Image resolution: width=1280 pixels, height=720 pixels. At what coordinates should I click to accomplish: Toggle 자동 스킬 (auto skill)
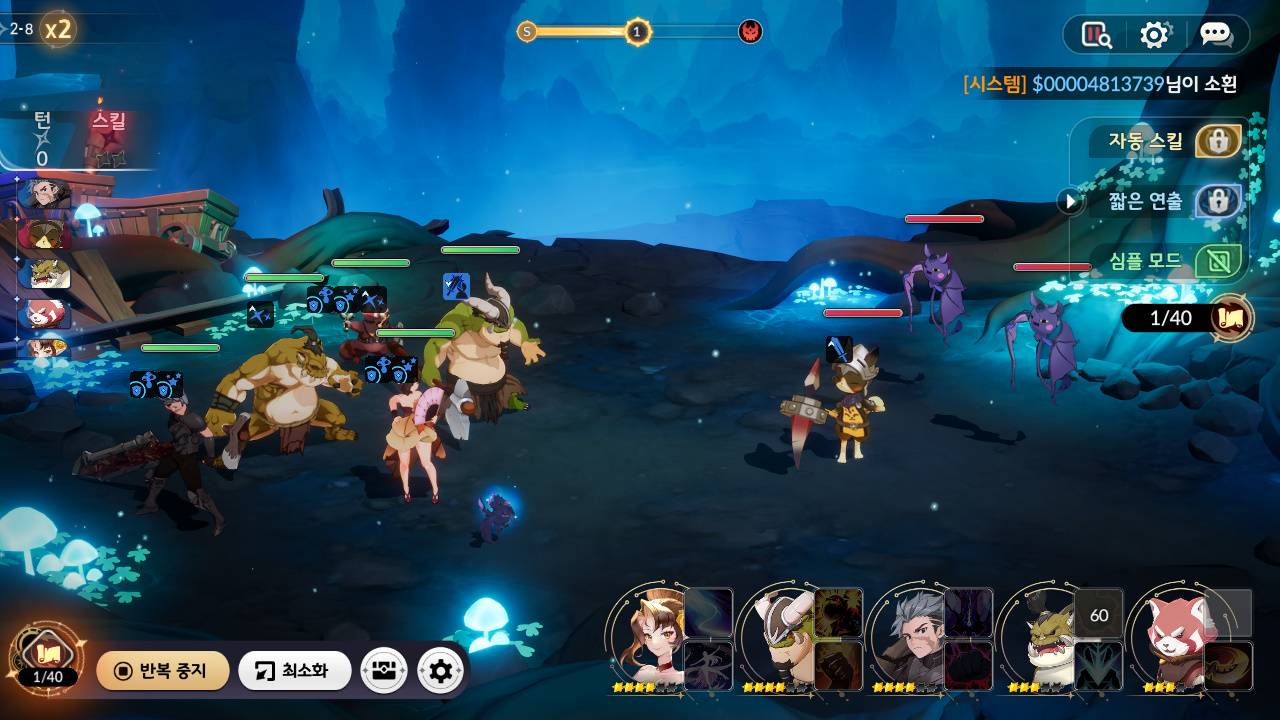point(1217,141)
